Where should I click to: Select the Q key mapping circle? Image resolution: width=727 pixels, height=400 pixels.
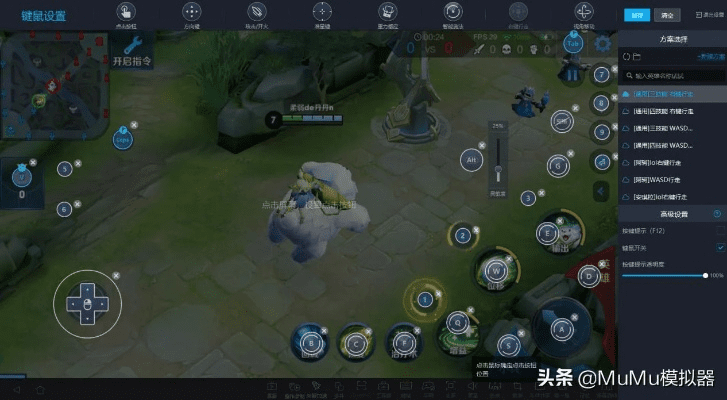(x=457, y=322)
